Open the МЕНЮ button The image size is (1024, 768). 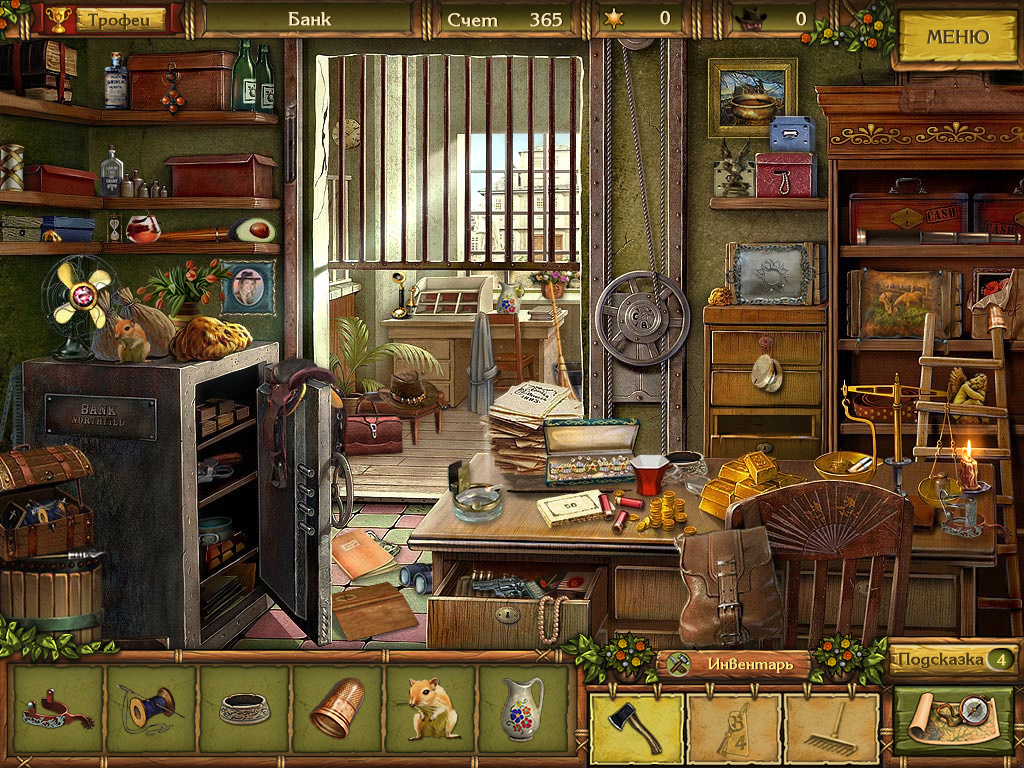956,38
